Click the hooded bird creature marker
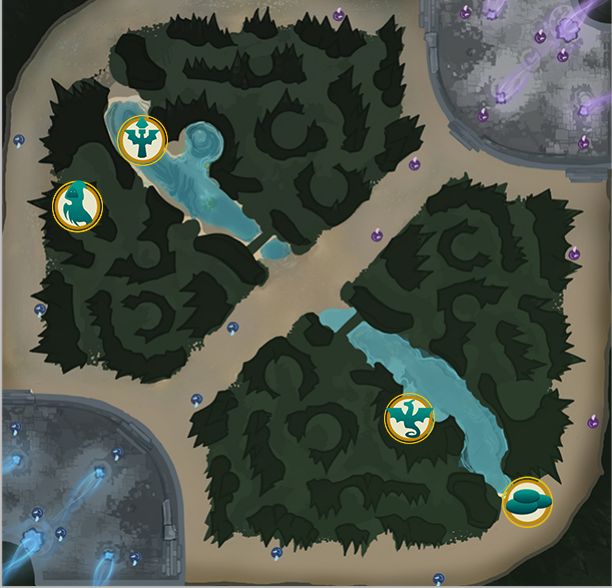Viewport: 612px width, 588px height. pos(77,206)
